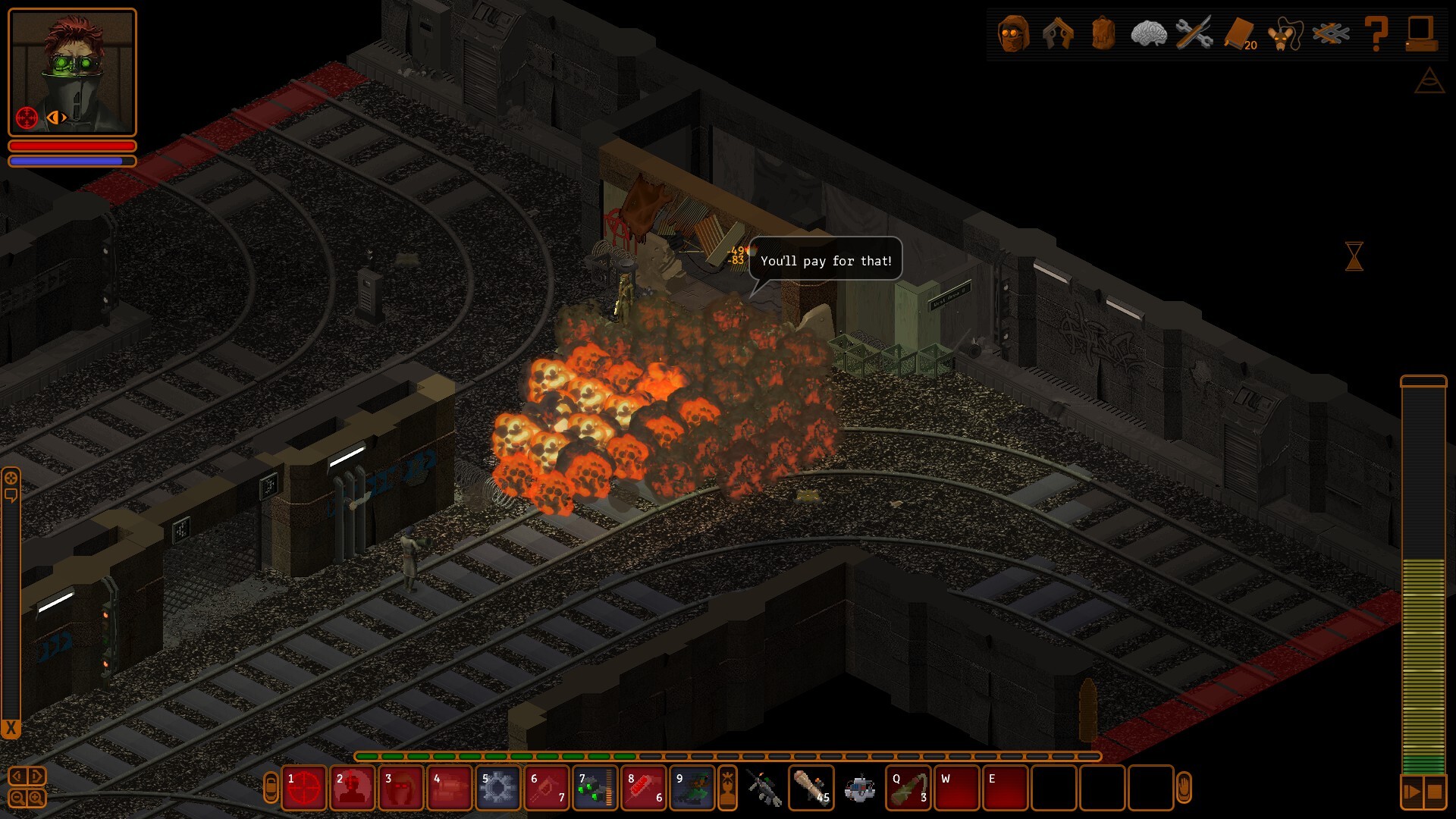Click the blue psi bar under the health bar
Screen dimensions: 1456x819
pos(72,161)
